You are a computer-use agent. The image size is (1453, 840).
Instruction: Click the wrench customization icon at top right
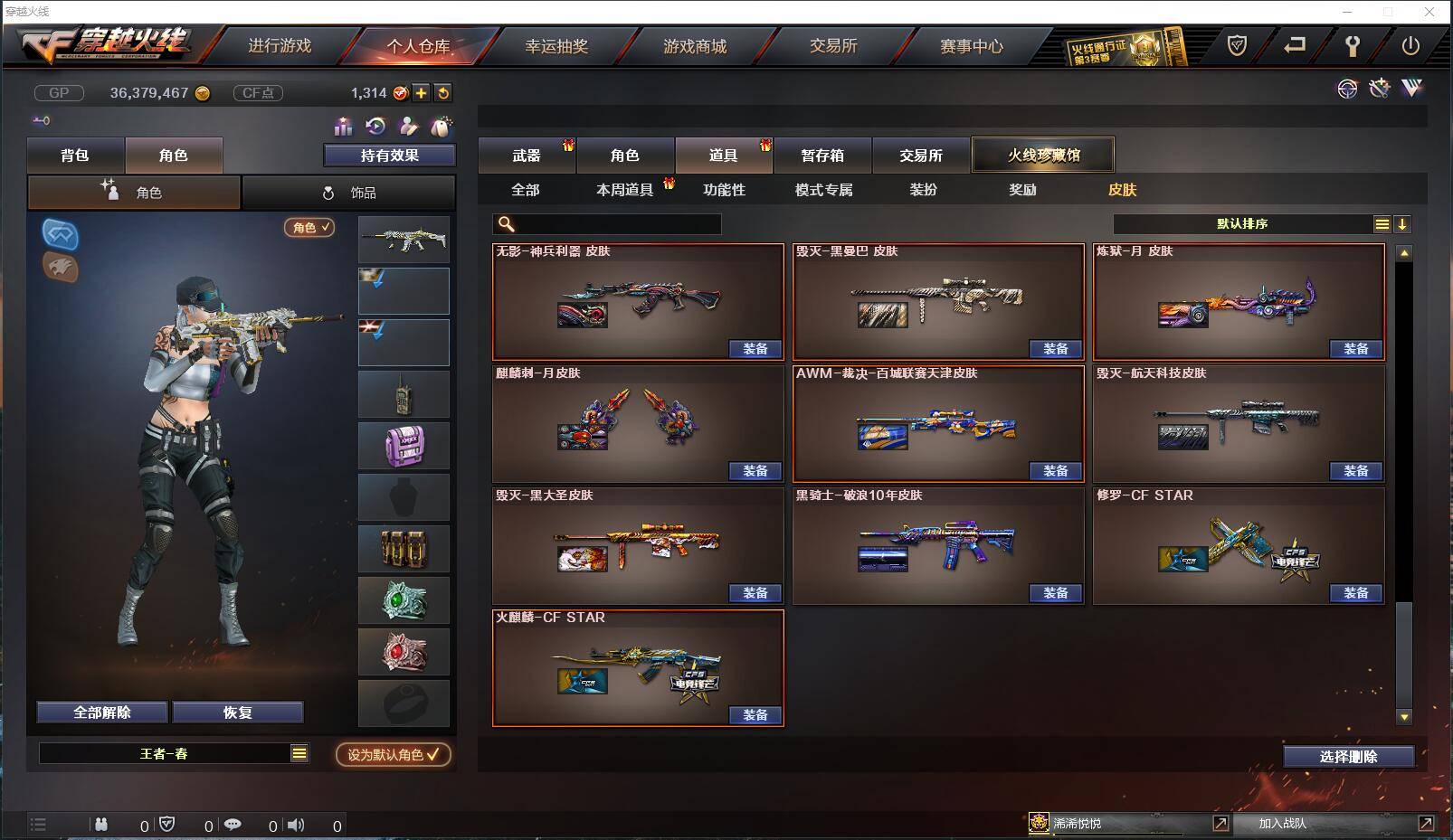[x=1380, y=89]
